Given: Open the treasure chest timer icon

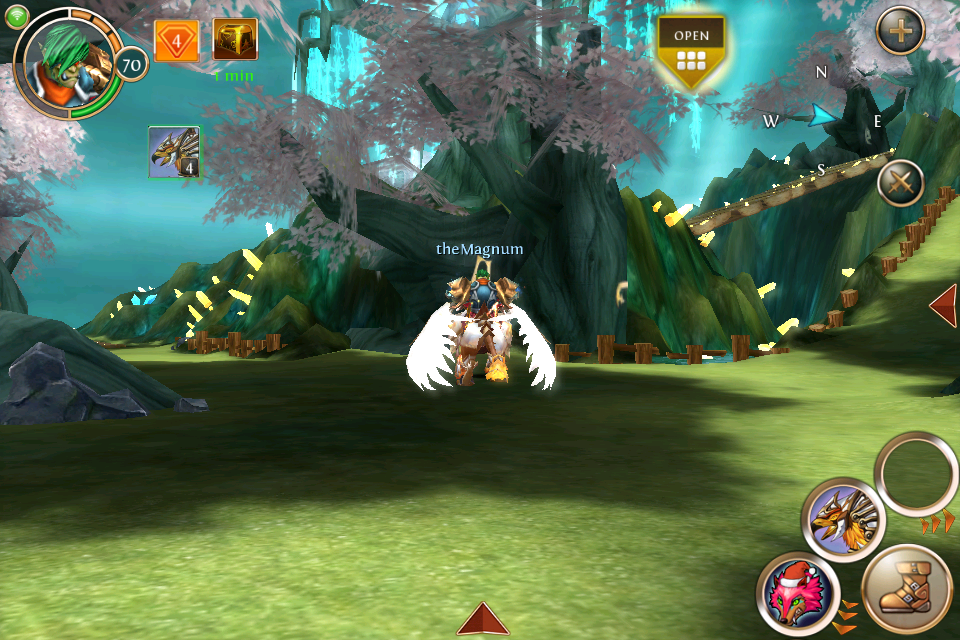Looking at the screenshot, I should click(235, 40).
